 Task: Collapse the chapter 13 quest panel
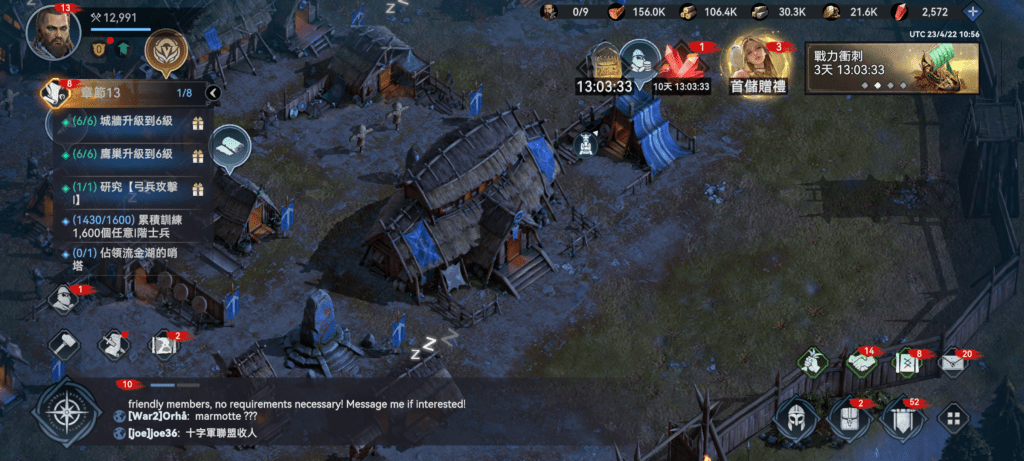click(212, 93)
